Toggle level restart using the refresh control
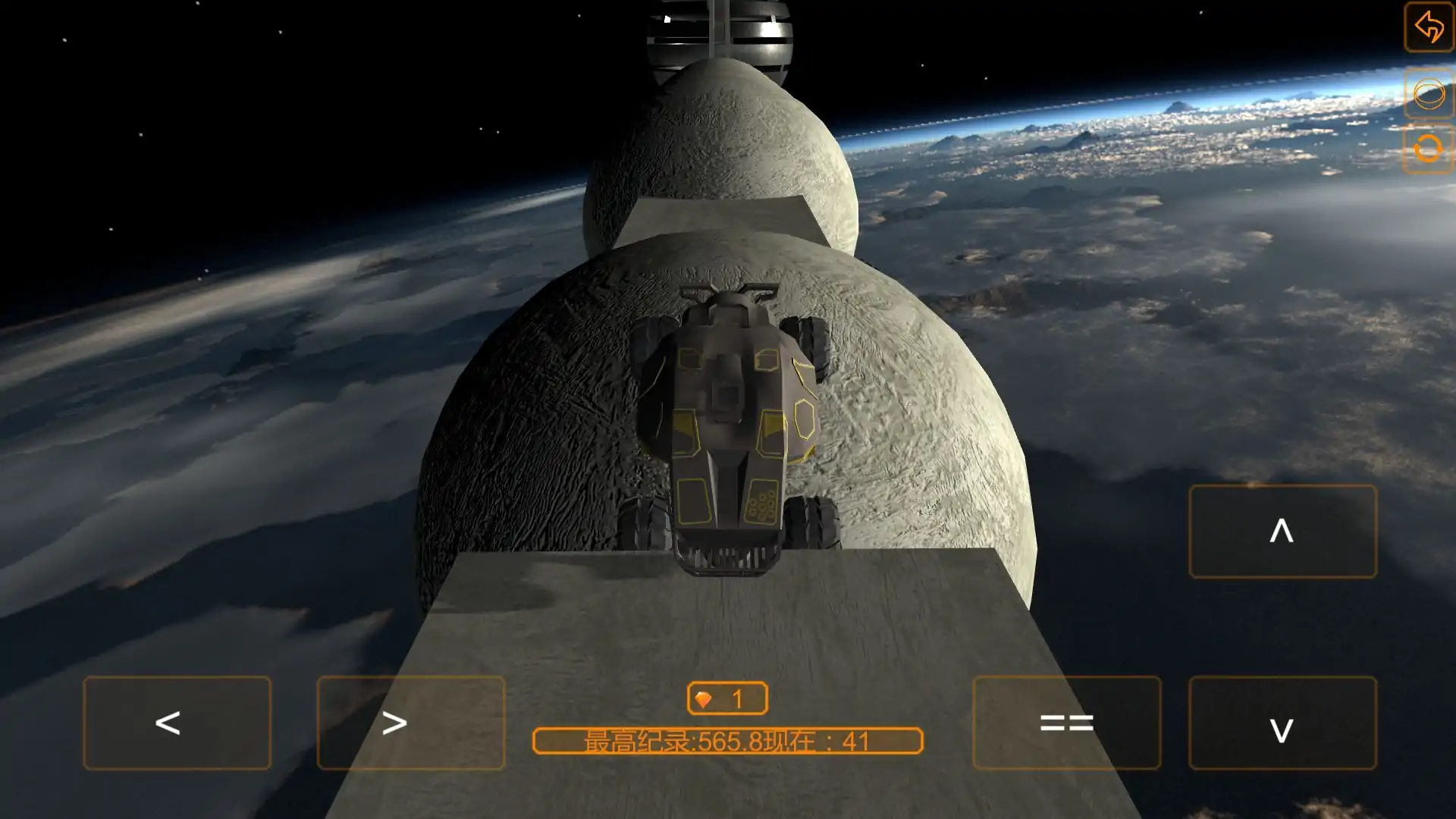The width and height of the screenshot is (1456, 819). point(1428,149)
